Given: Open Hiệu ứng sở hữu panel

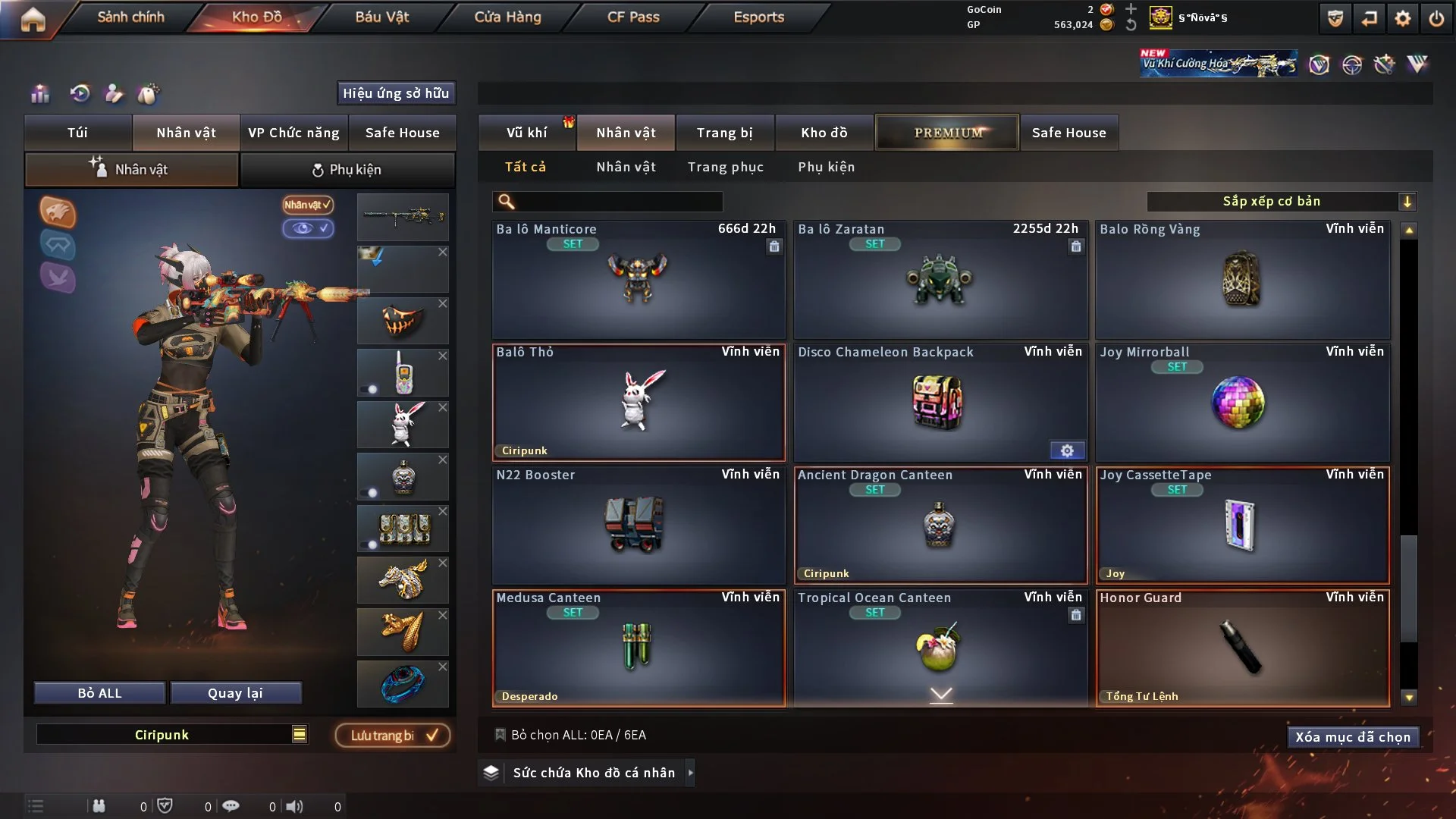Looking at the screenshot, I should pyautogui.click(x=396, y=93).
